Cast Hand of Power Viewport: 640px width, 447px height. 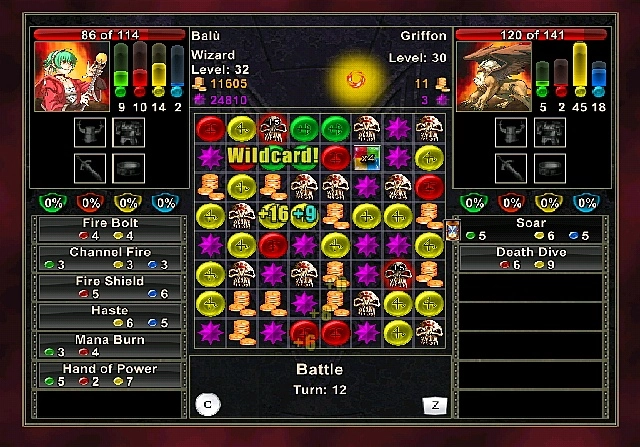pos(109,374)
